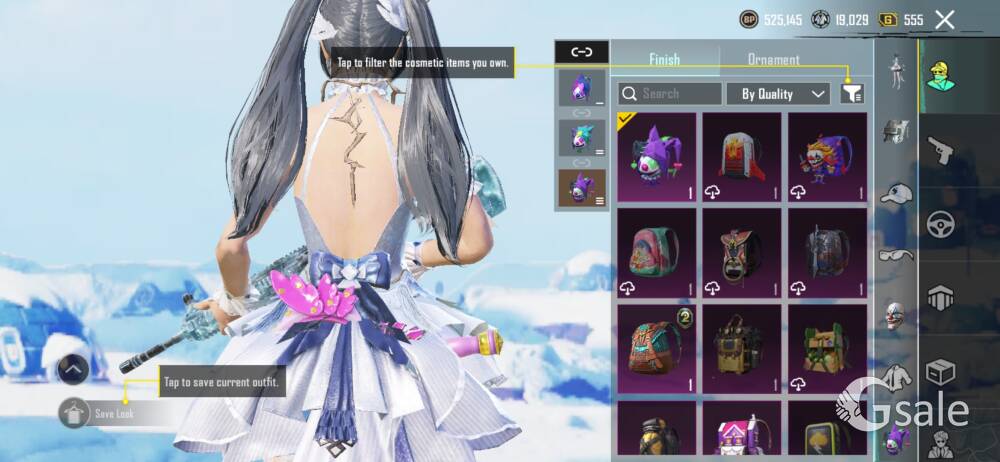The width and height of the screenshot is (1000, 462).
Task: Click the Search field for cosmetics
Action: tap(670, 94)
